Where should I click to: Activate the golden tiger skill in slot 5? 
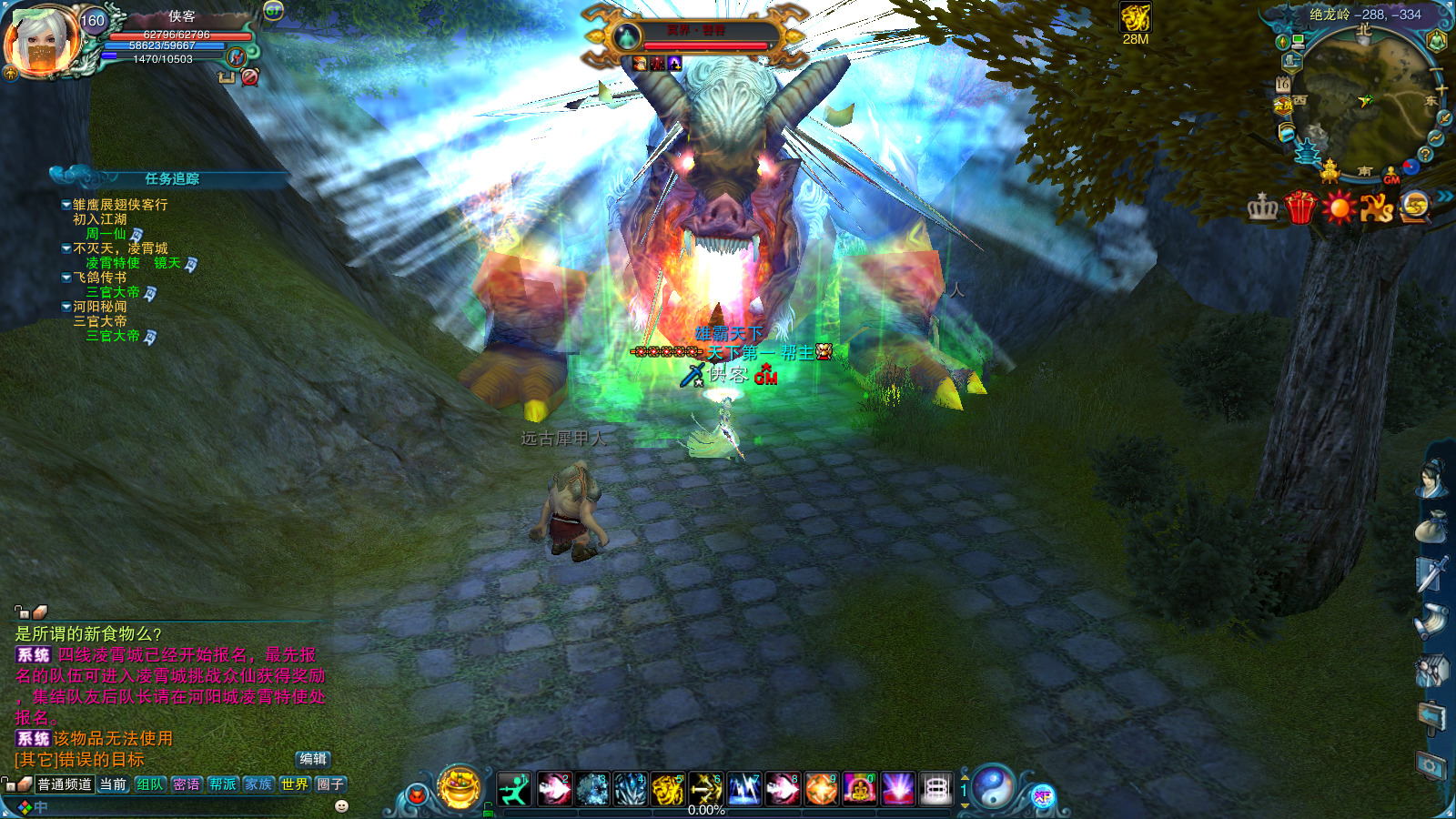[x=667, y=789]
